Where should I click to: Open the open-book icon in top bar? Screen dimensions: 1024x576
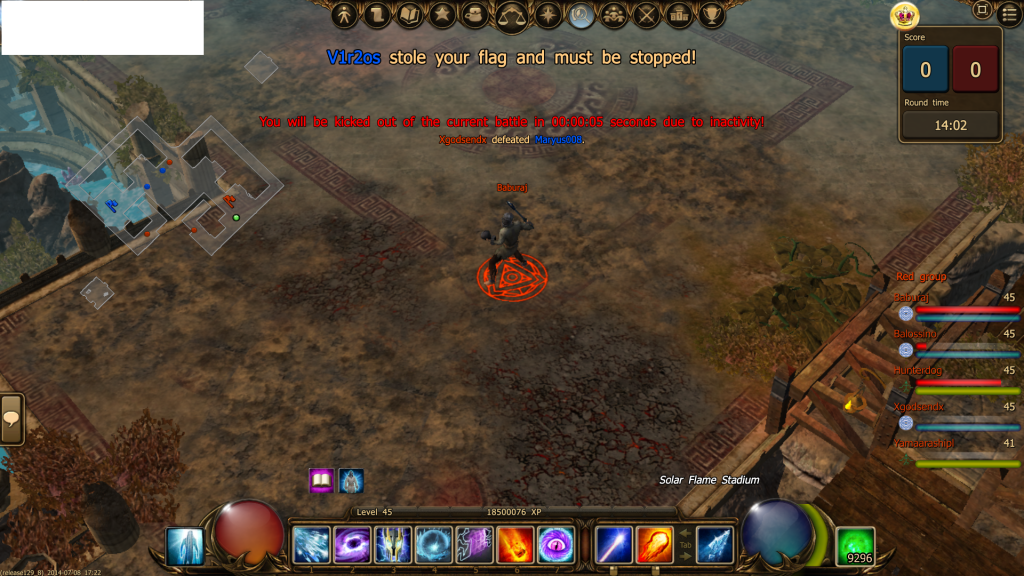pyautogui.click(x=409, y=15)
